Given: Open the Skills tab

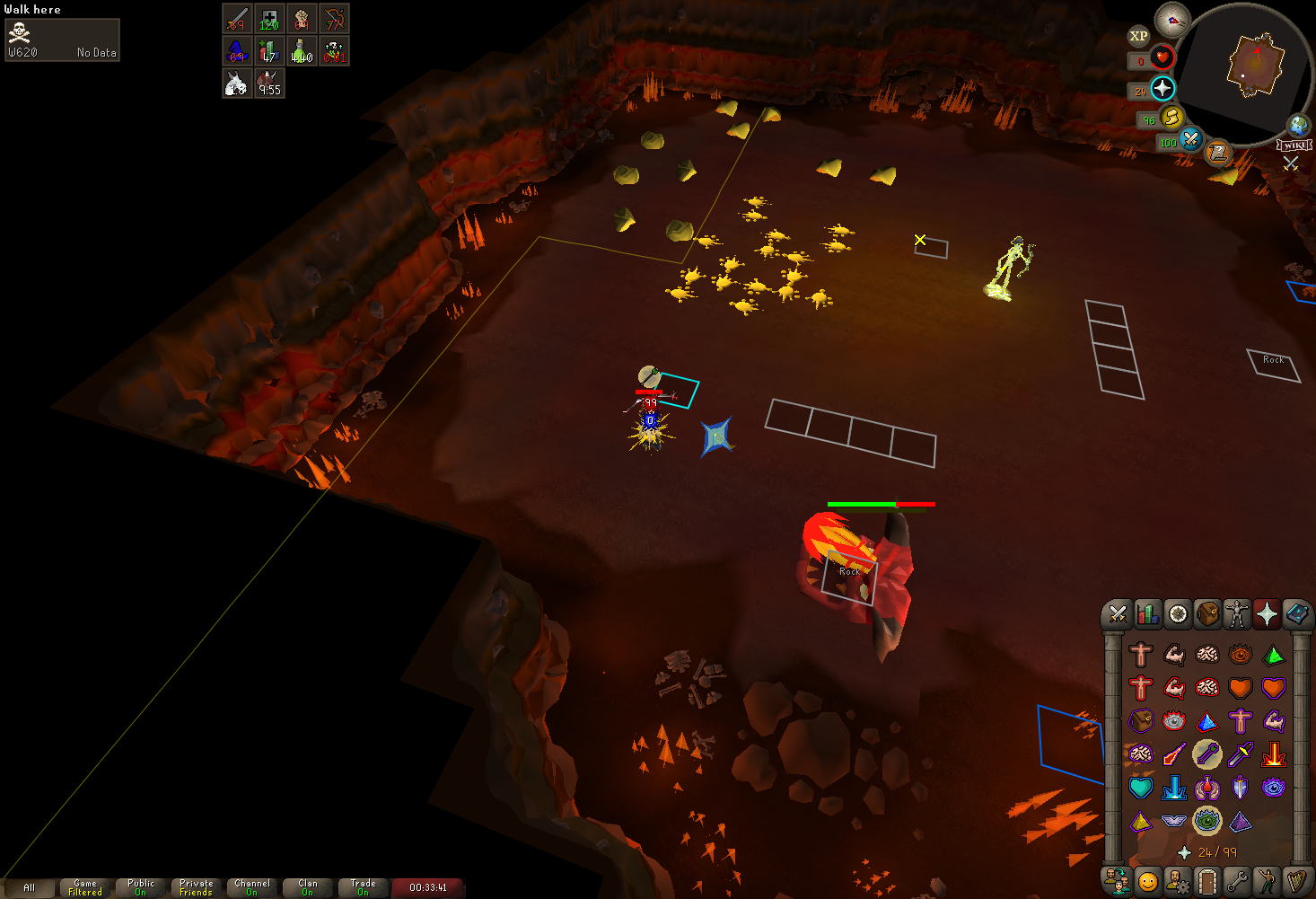Looking at the screenshot, I should (x=1147, y=614).
